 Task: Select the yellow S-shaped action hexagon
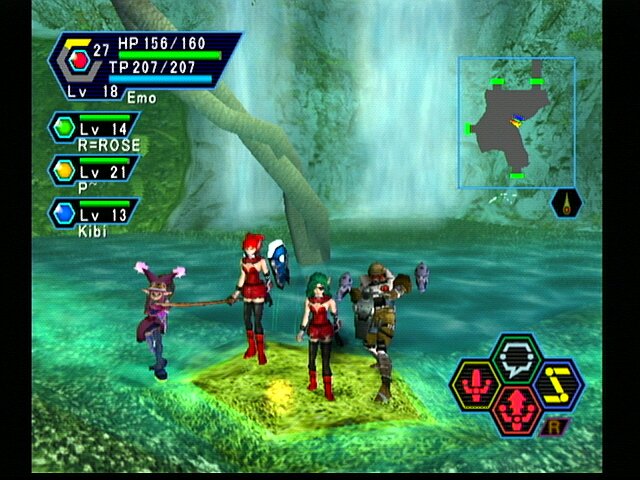click(558, 381)
